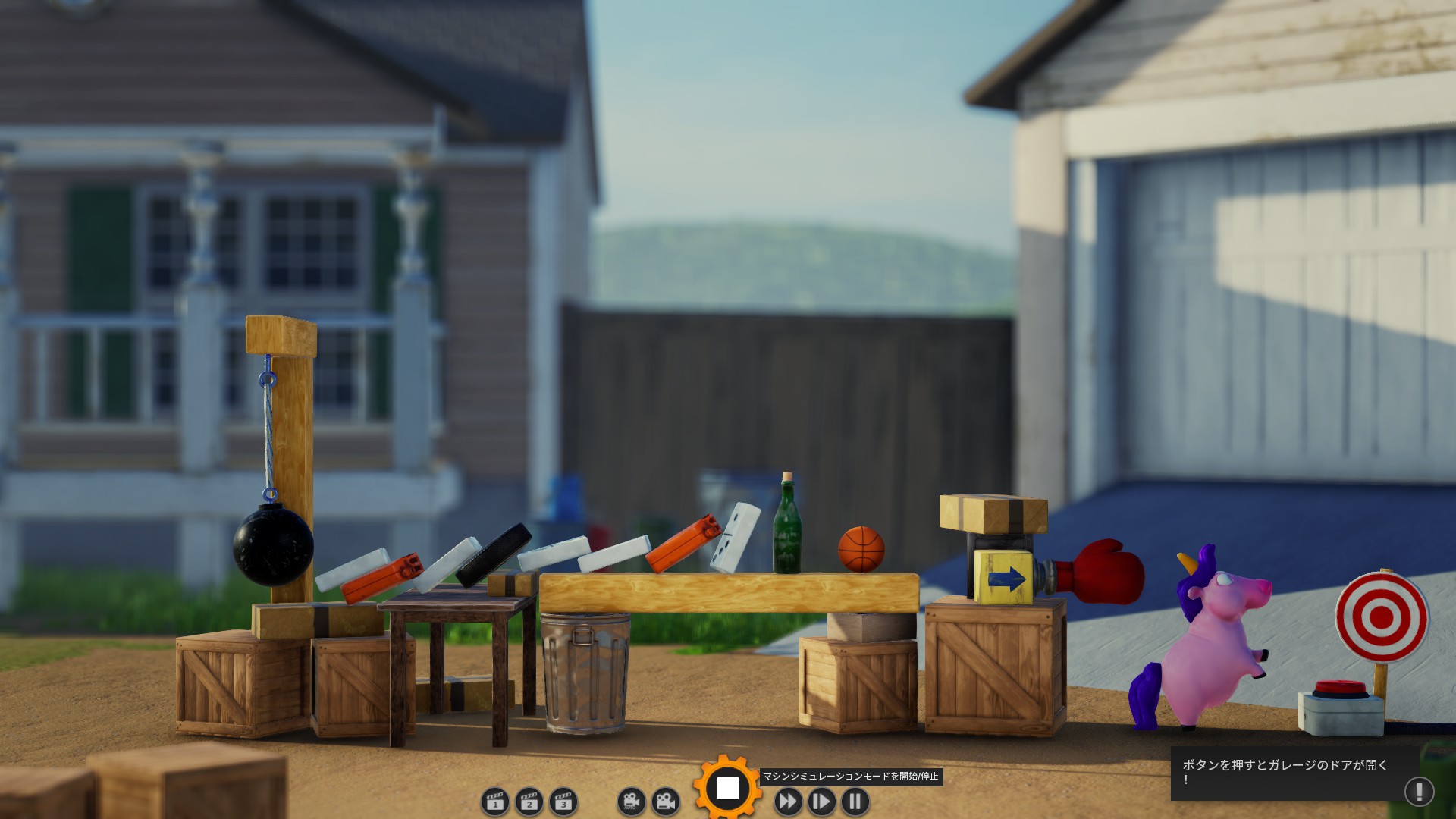Advance the simulation one step

(821, 802)
